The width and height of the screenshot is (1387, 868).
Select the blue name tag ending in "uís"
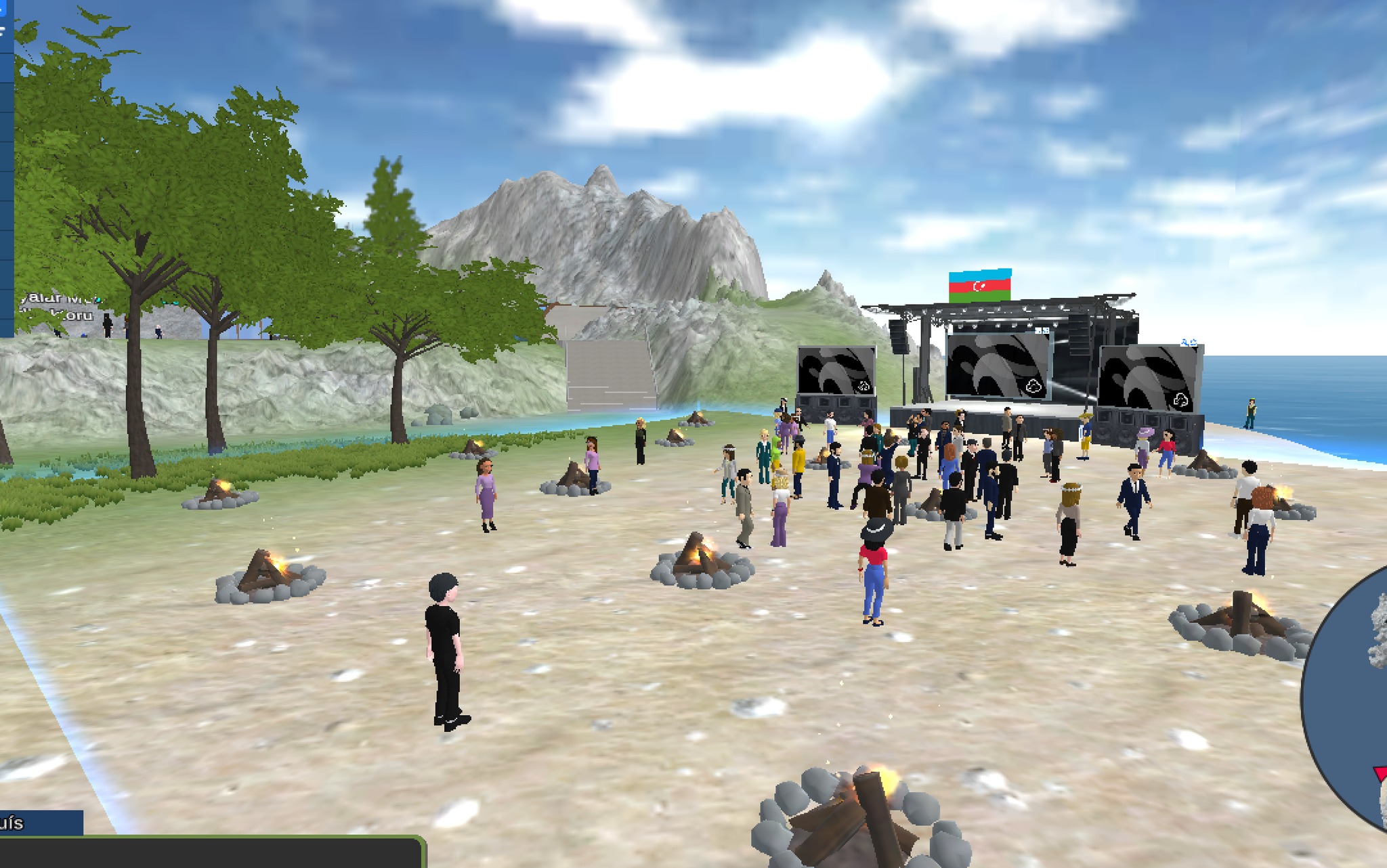[x=39, y=823]
